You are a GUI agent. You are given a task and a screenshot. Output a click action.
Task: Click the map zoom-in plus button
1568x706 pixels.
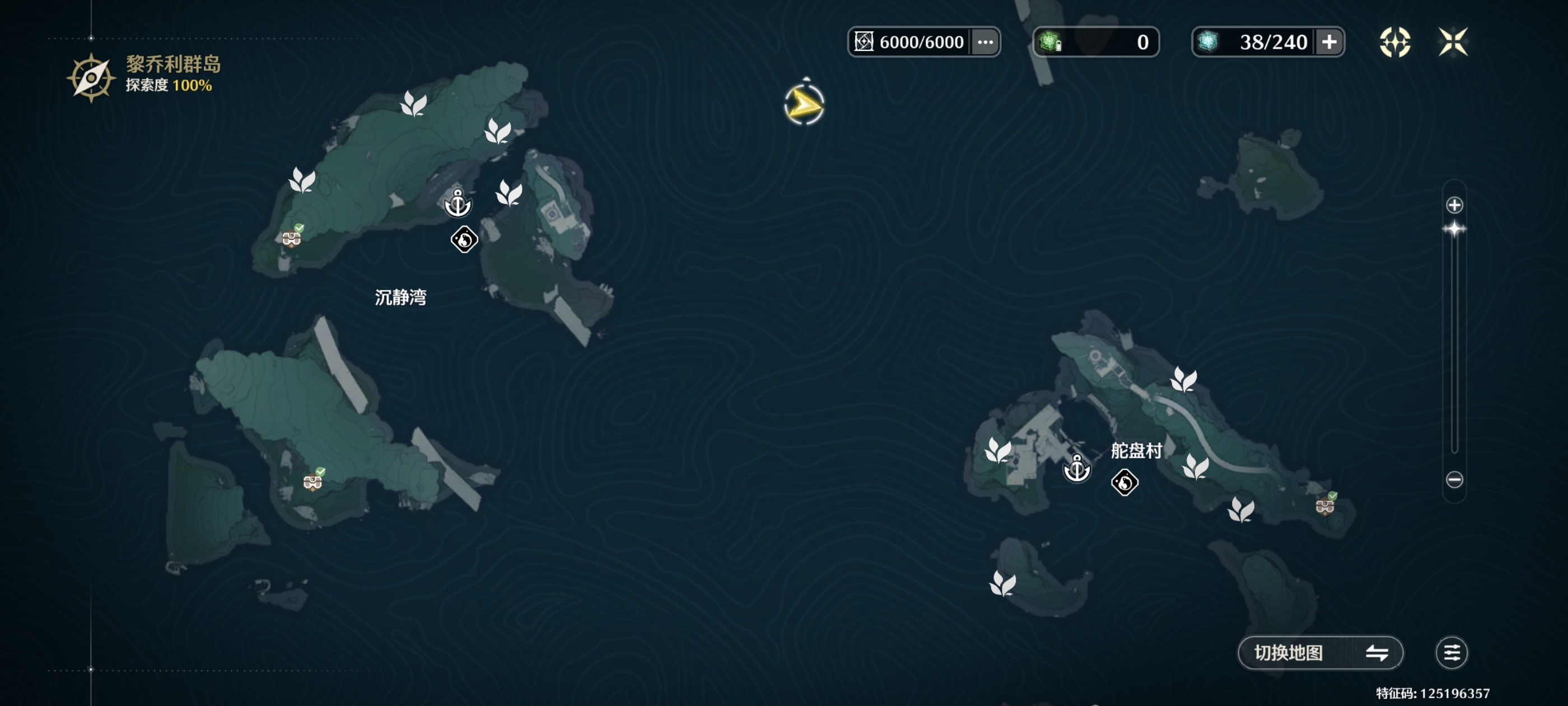click(1454, 205)
